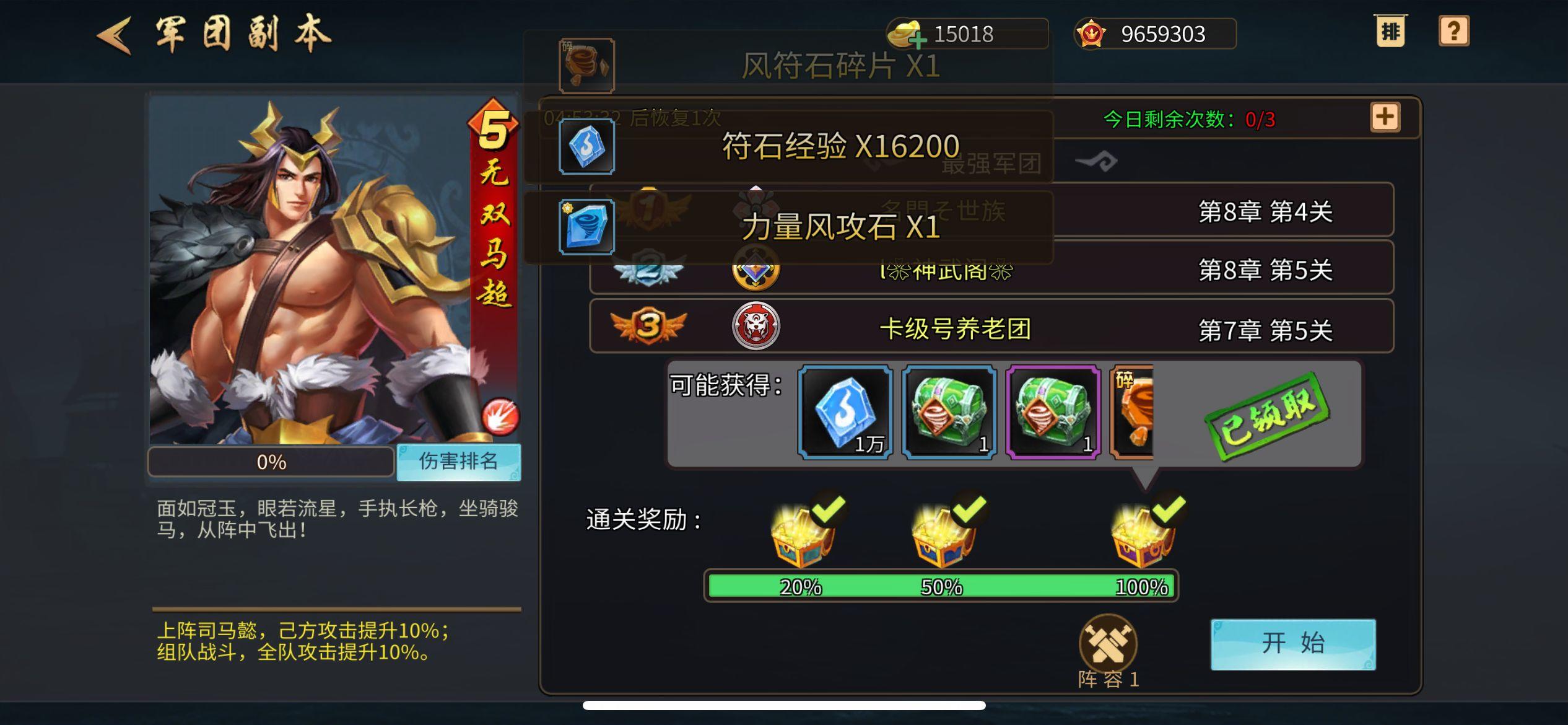This screenshot has height=725, width=1568.
Task: Switch to the 伤害排名 tab
Action: 458,461
